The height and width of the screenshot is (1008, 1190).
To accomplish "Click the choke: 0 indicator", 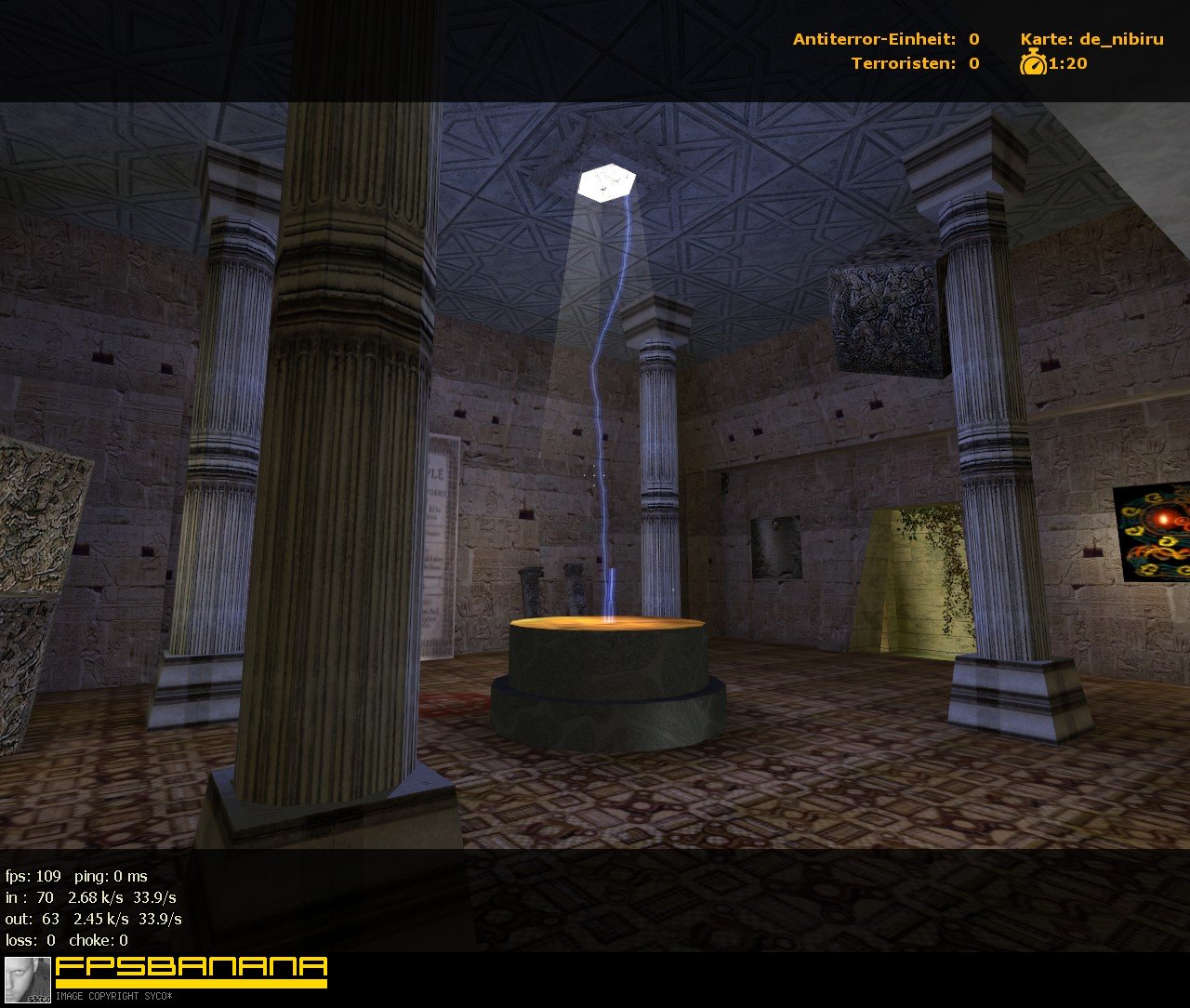I will (99, 940).
